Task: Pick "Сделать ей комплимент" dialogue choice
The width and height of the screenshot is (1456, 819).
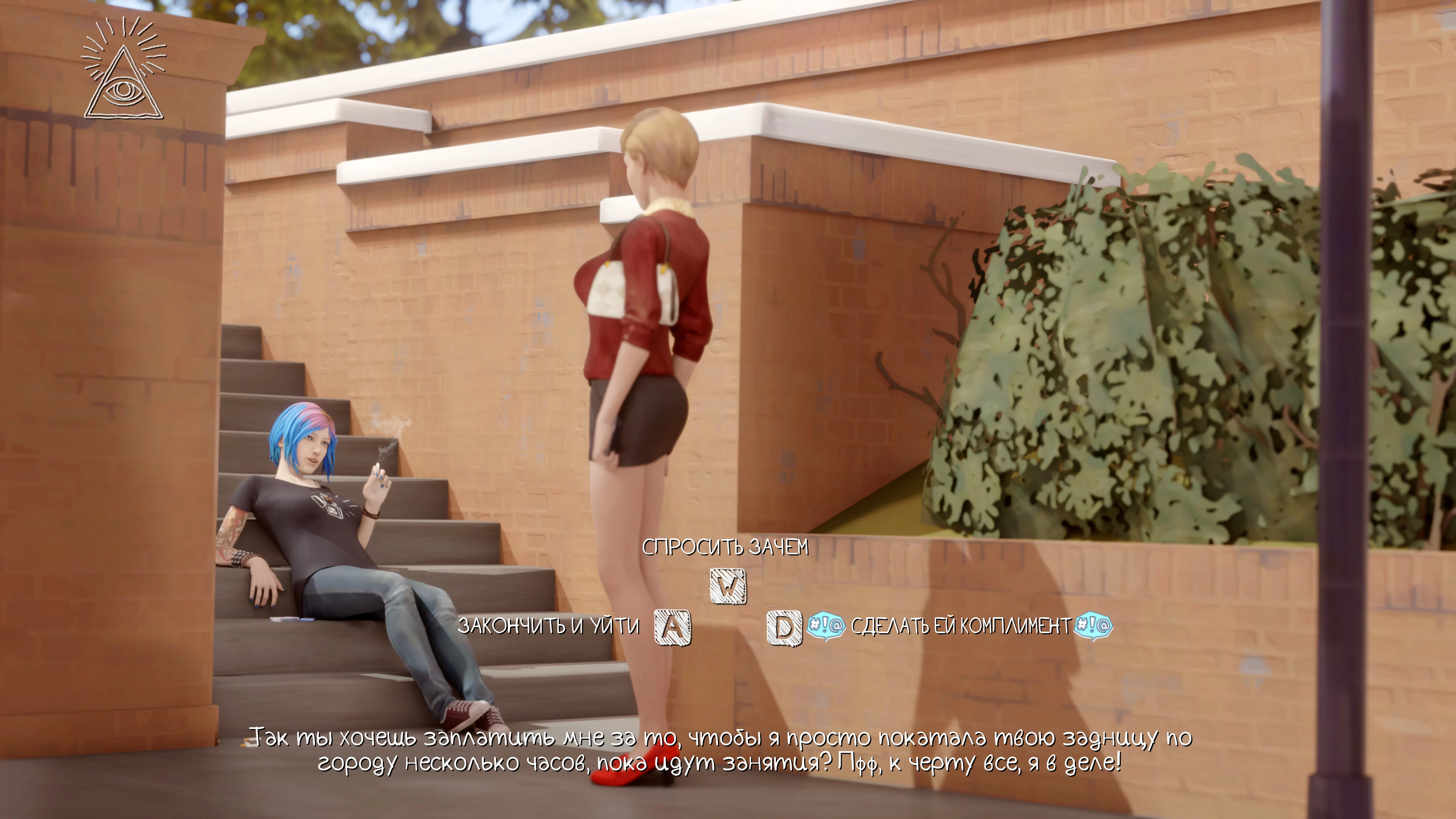Action: pyautogui.click(x=960, y=626)
